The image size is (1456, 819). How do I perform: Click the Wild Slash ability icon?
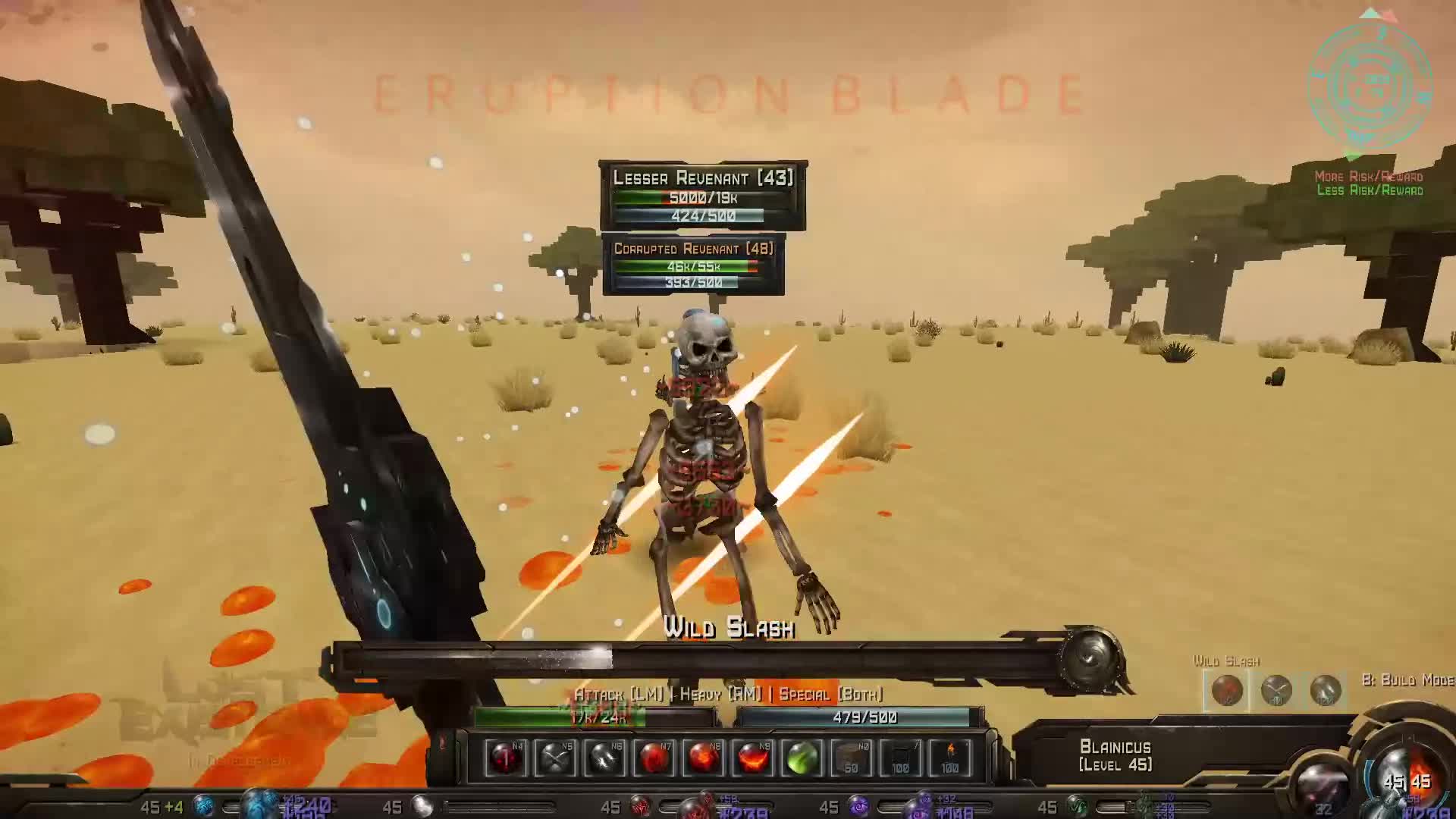click(x=1228, y=690)
